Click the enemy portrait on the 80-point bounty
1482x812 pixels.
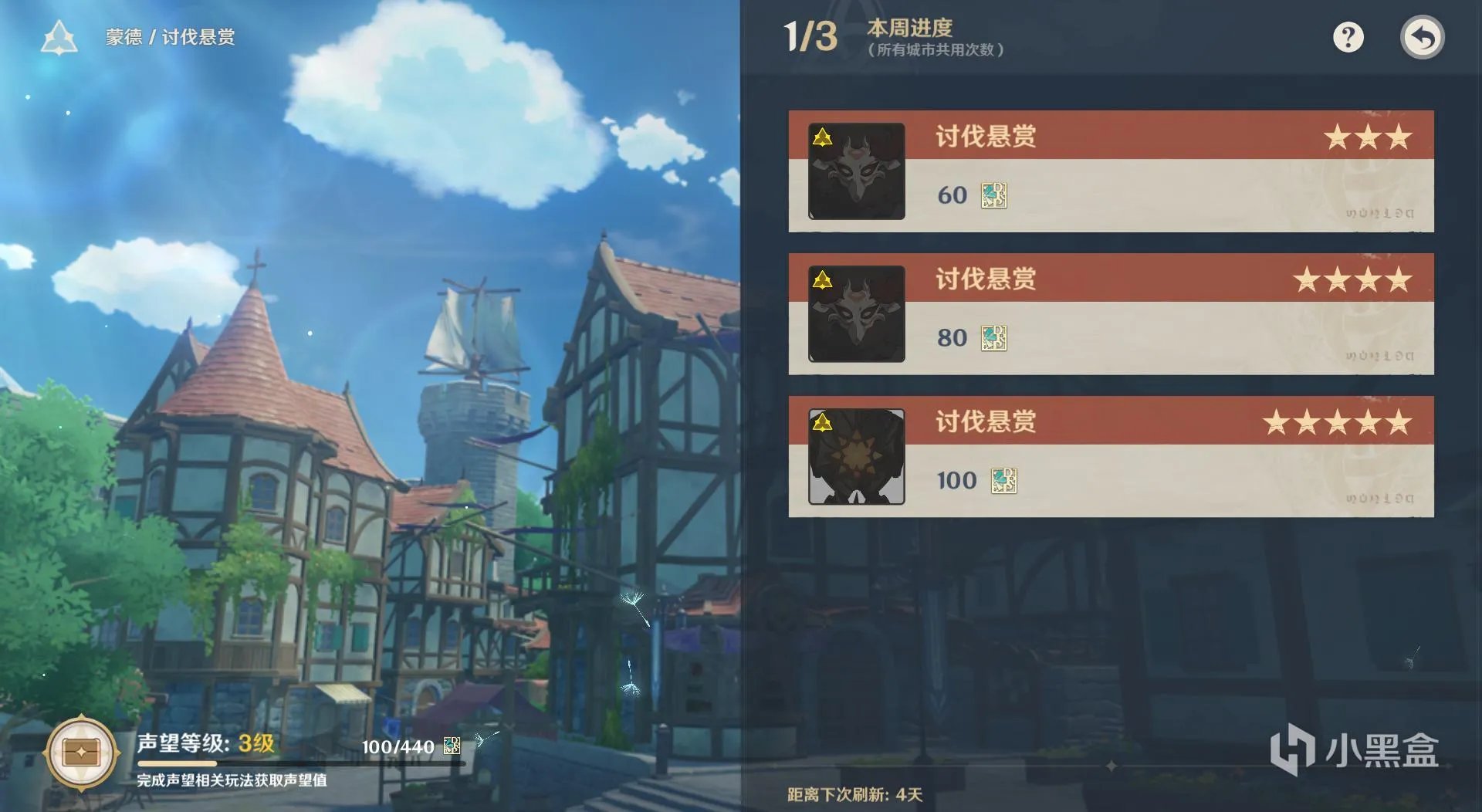855,314
